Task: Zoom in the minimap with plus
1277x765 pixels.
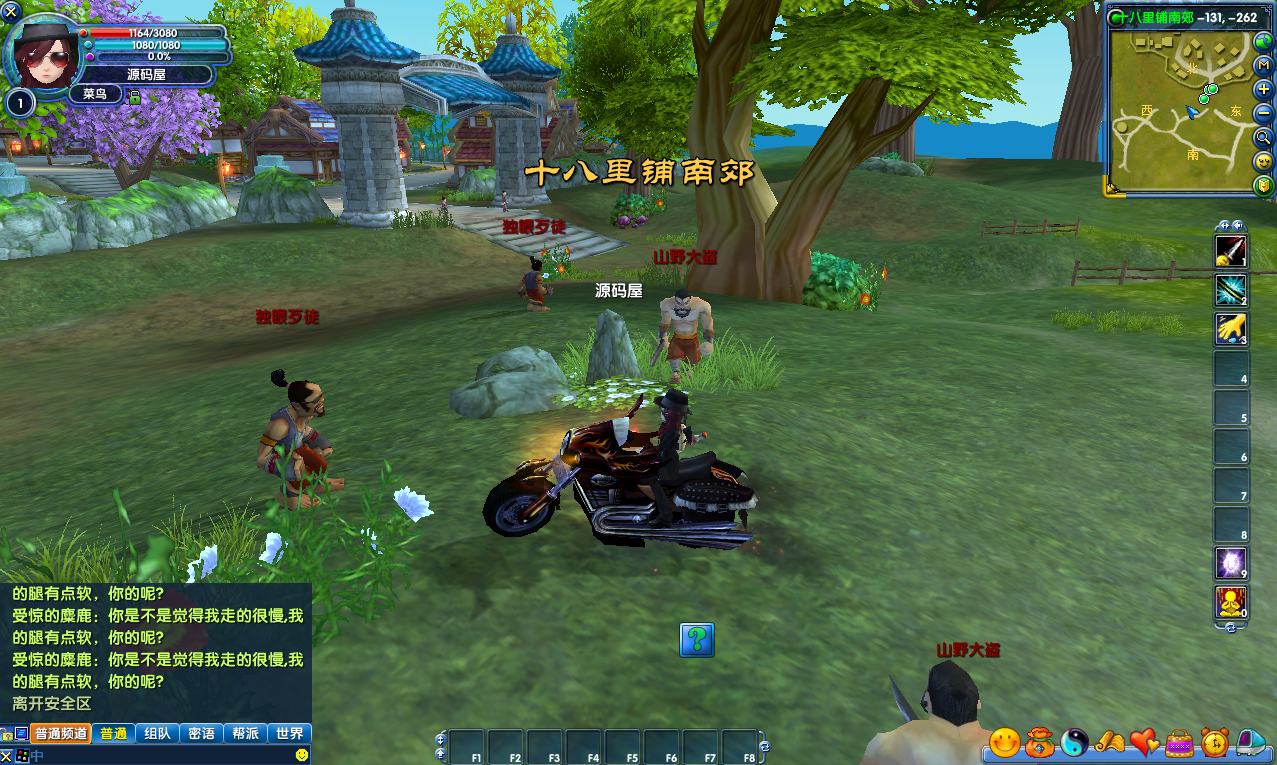Action: pyautogui.click(x=1264, y=89)
